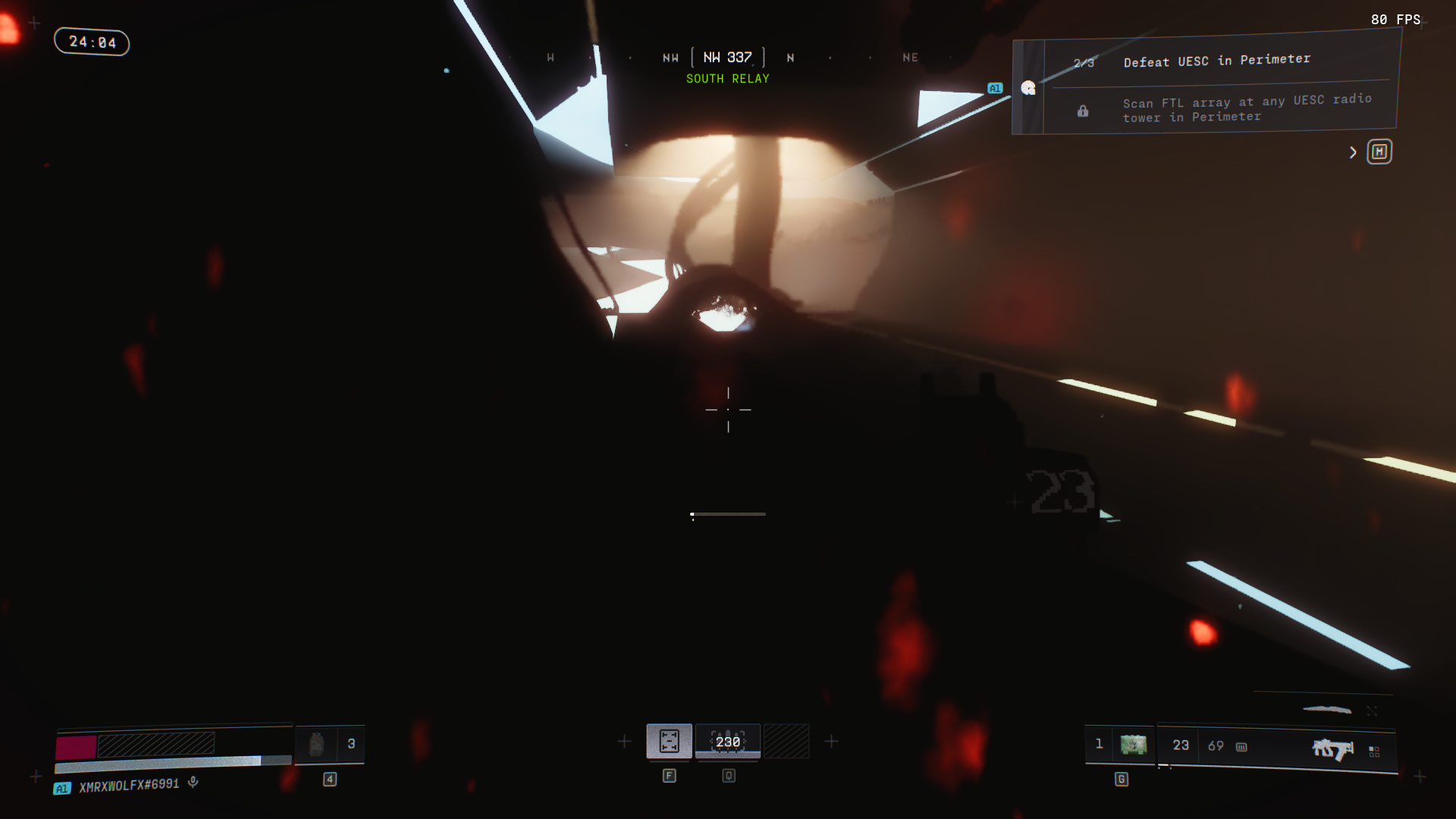
Task: Select the green explosive grenade slot
Action: (1133, 745)
